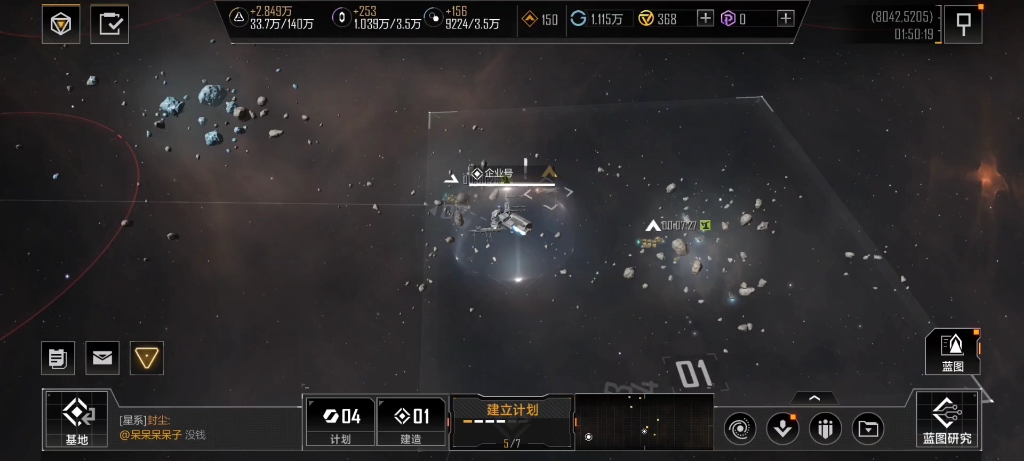Image resolution: width=1024 pixels, height=461 pixels.
Task: Open the checklist task icon
Action: [x=109, y=23]
